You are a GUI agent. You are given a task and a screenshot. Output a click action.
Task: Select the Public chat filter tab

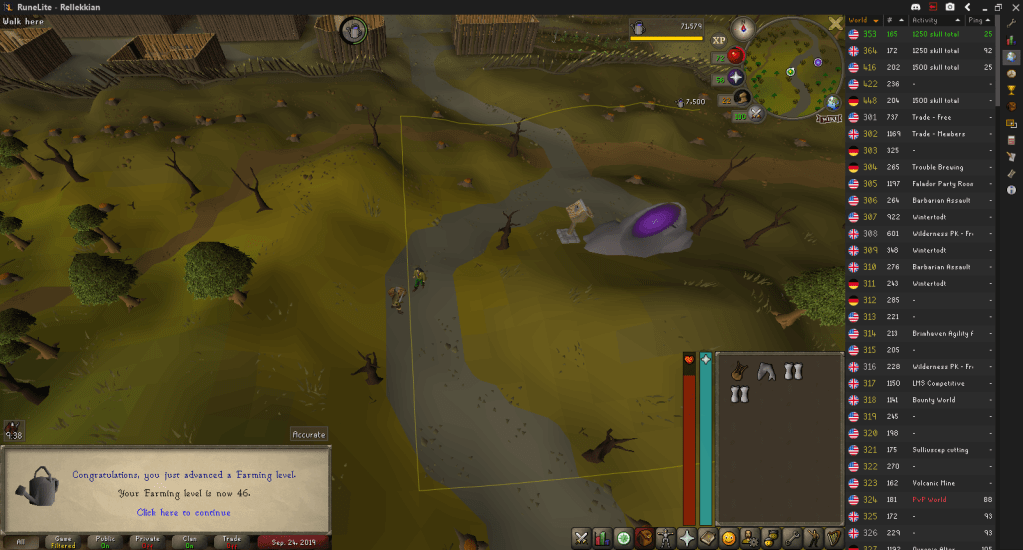[106, 542]
